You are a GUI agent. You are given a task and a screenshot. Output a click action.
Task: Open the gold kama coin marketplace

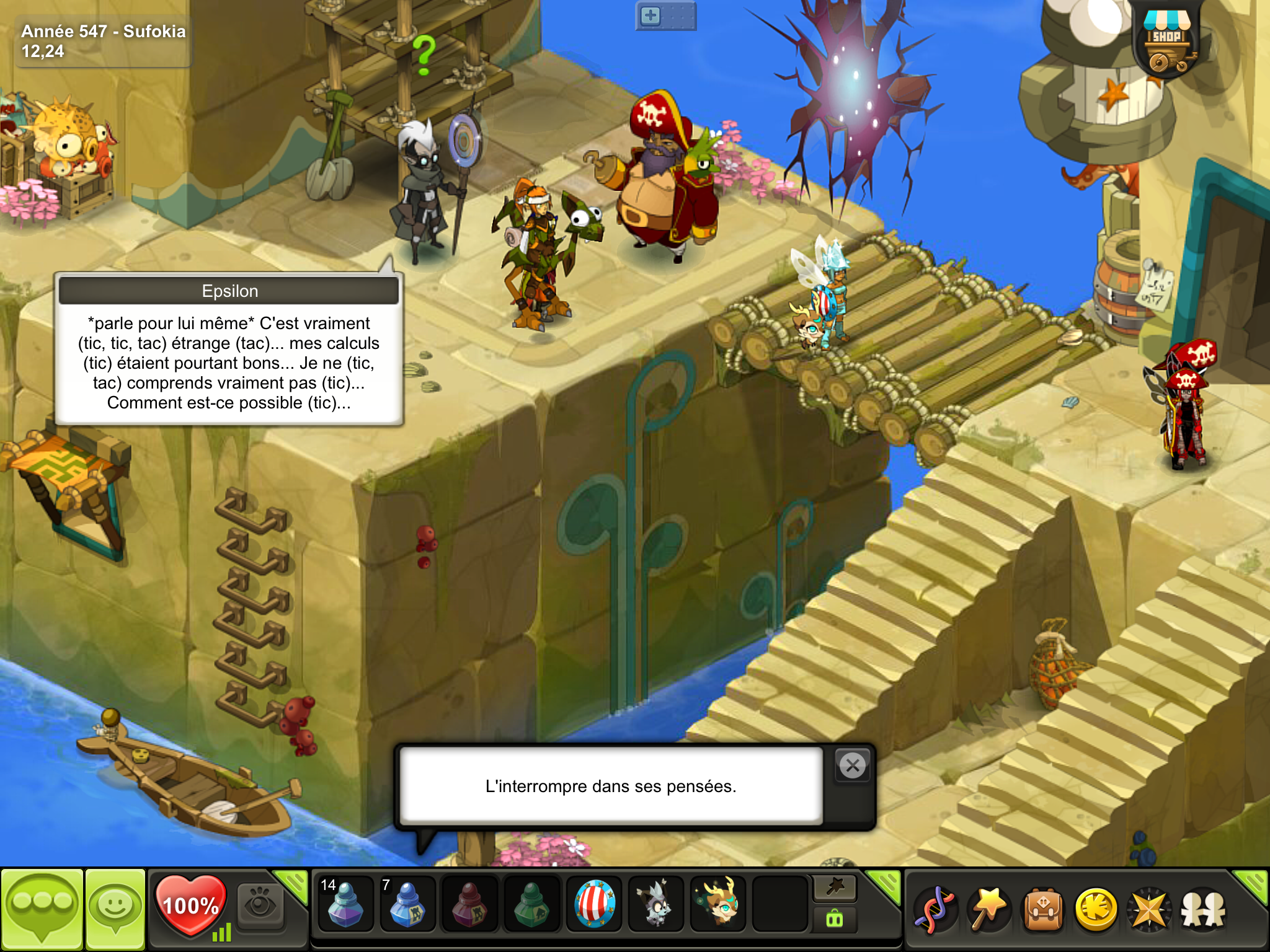pyautogui.click(x=1096, y=910)
